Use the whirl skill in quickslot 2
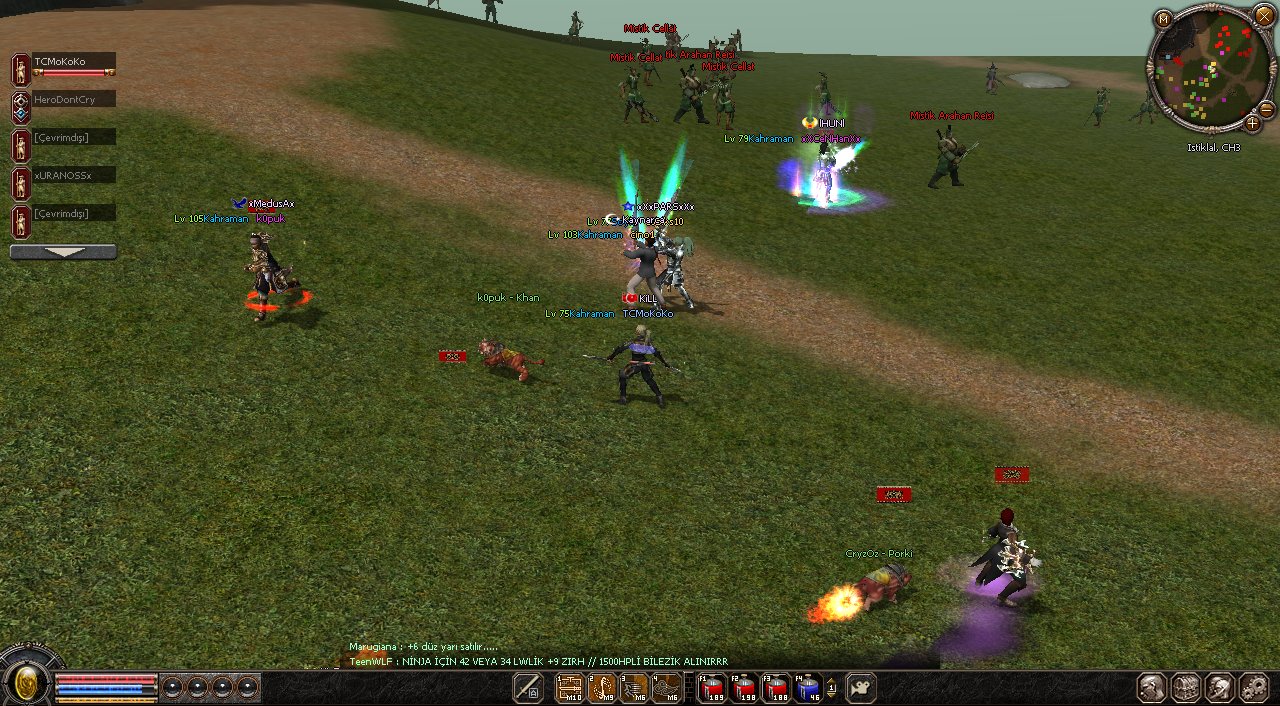Viewport: 1280px width, 706px height. [x=602, y=688]
